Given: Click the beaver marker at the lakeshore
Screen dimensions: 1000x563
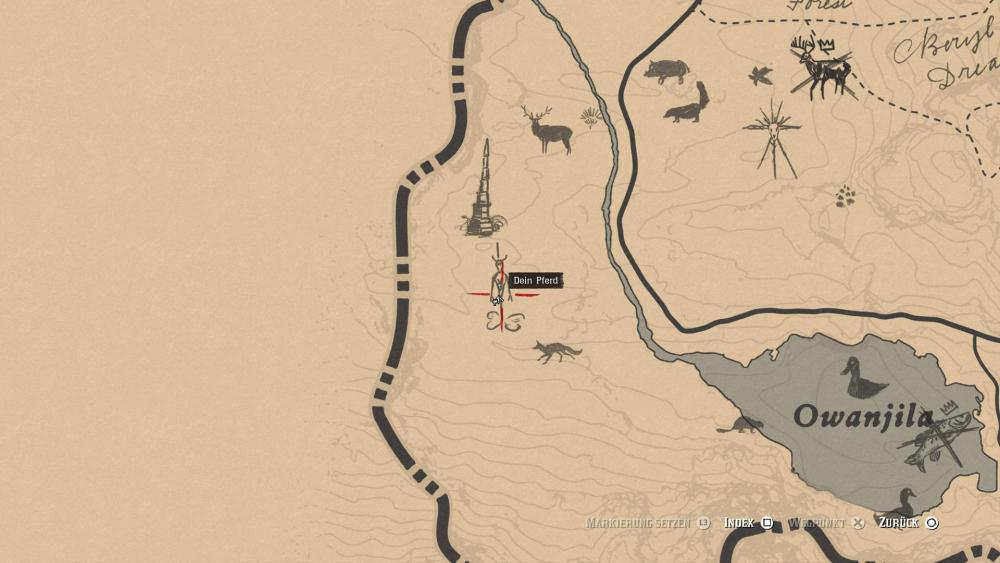Looking at the screenshot, I should coord(740,425).
